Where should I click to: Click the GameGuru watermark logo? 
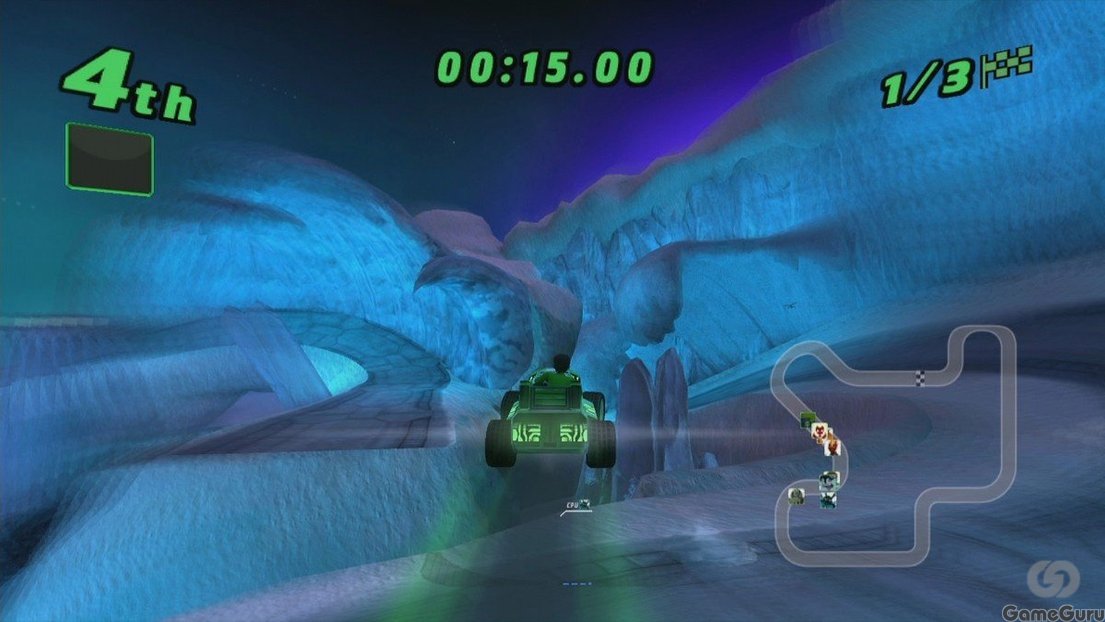pos(1054,579)
